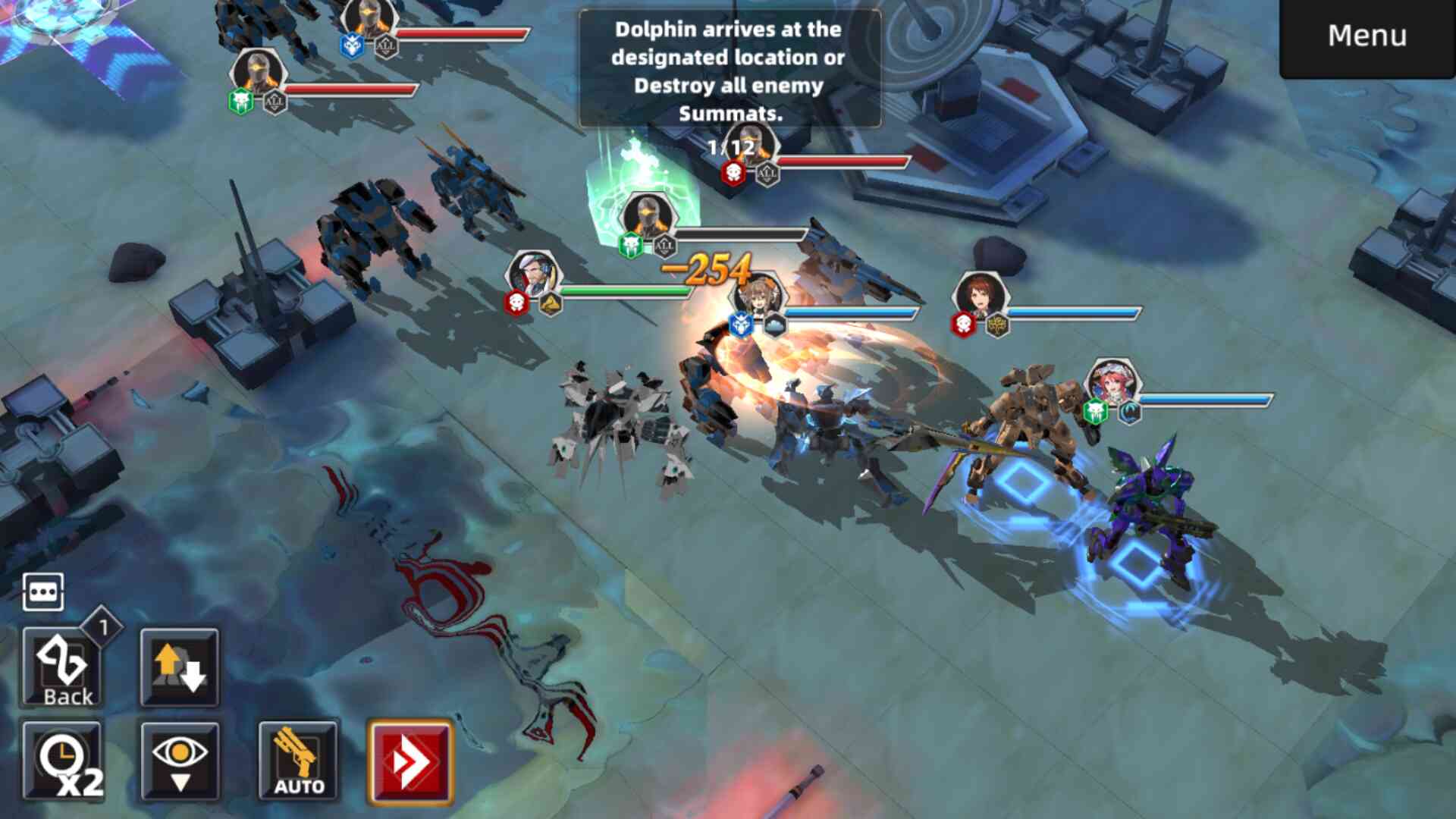Click the Back undo button
Image resolution: width=1456 pixels, height=819 pixels.
point(62,669)
